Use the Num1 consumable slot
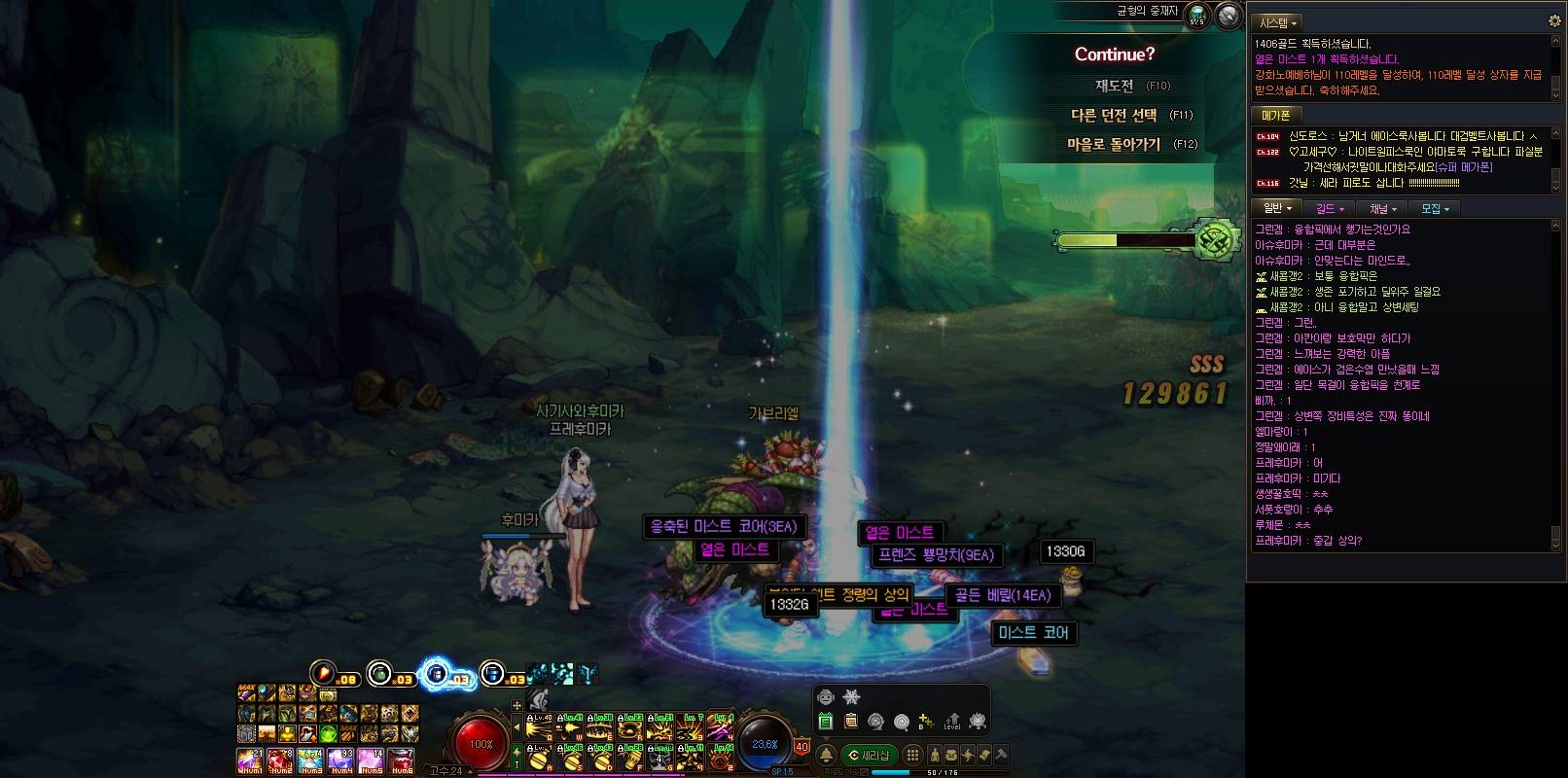Image resolution: width=1568 pixels, height=778 pixels. coord(250,760)
